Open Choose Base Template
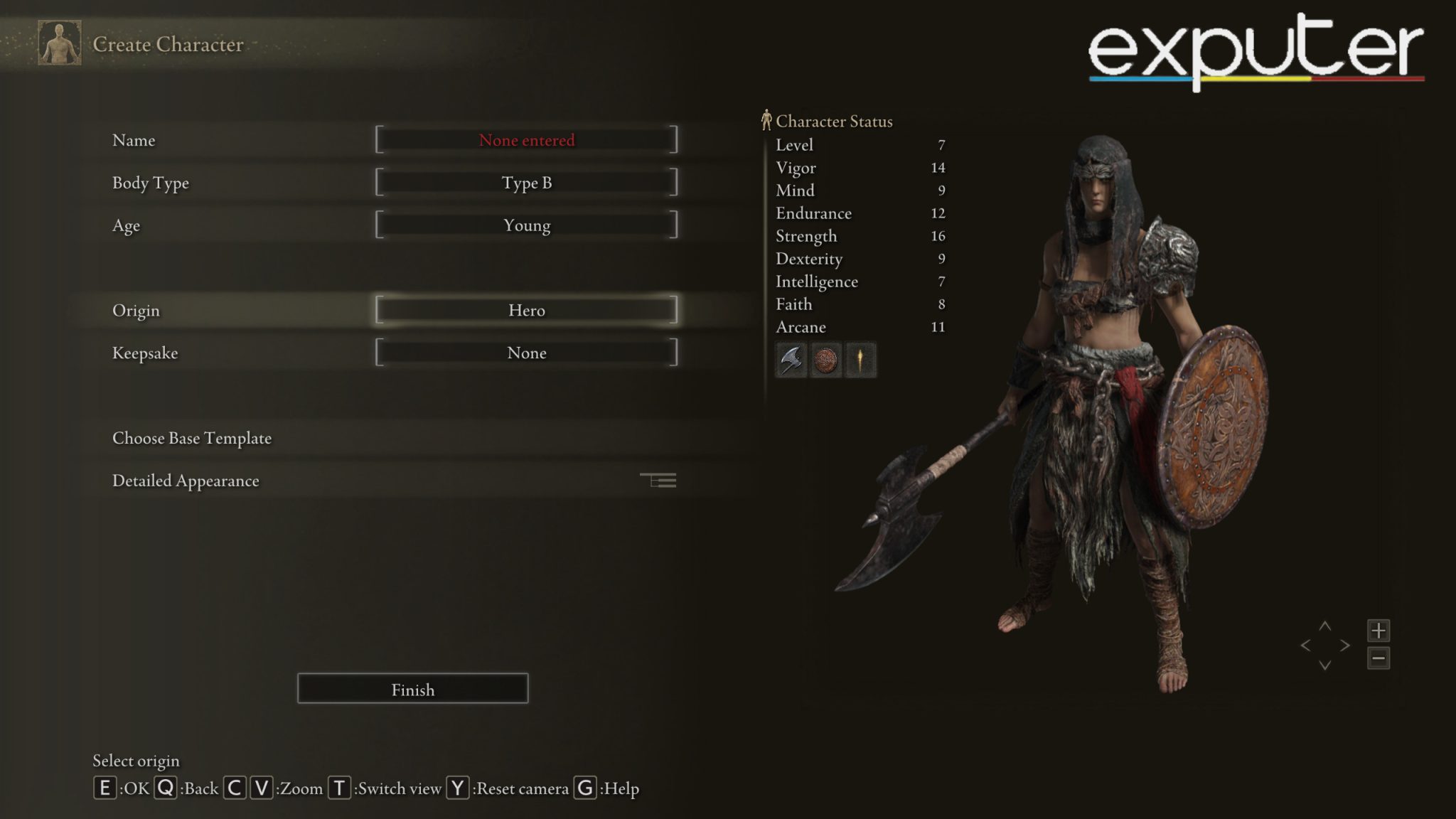The image size is (1456, 819). [191, 439]
